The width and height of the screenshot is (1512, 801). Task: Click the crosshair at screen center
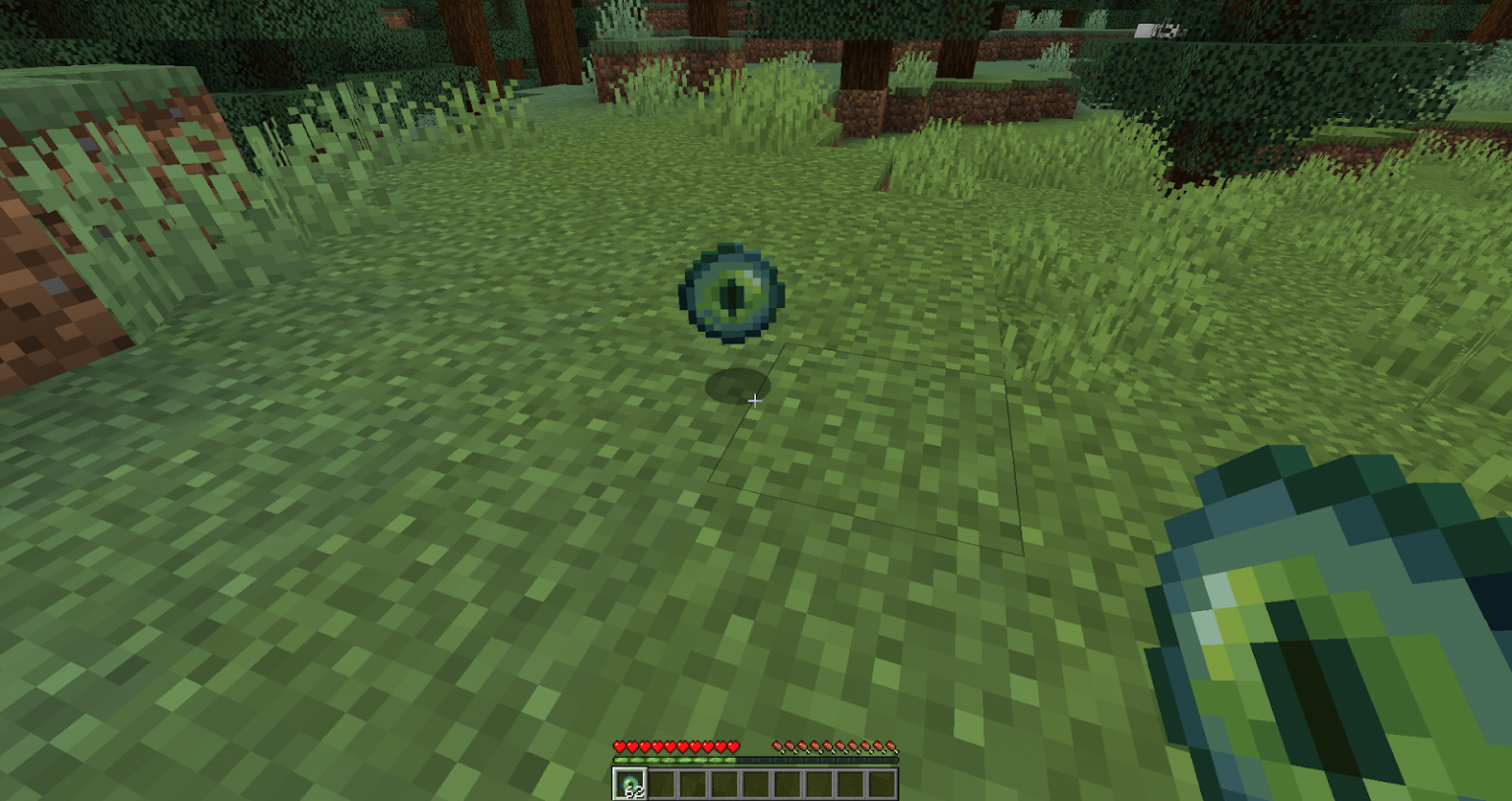point(755,400)
